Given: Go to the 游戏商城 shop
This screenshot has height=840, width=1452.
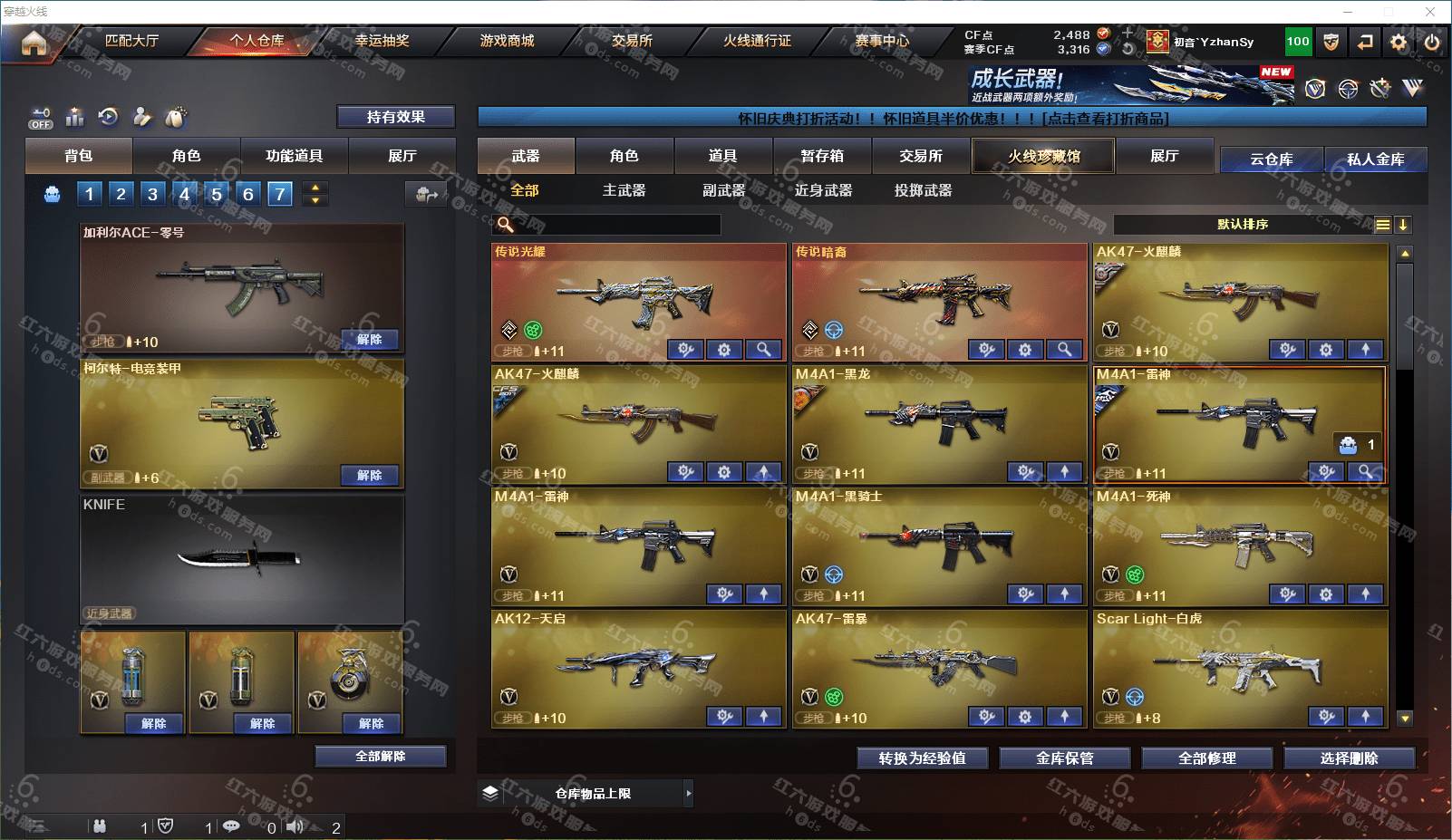Looking at the screenshot, I should (x=507, y=41).
